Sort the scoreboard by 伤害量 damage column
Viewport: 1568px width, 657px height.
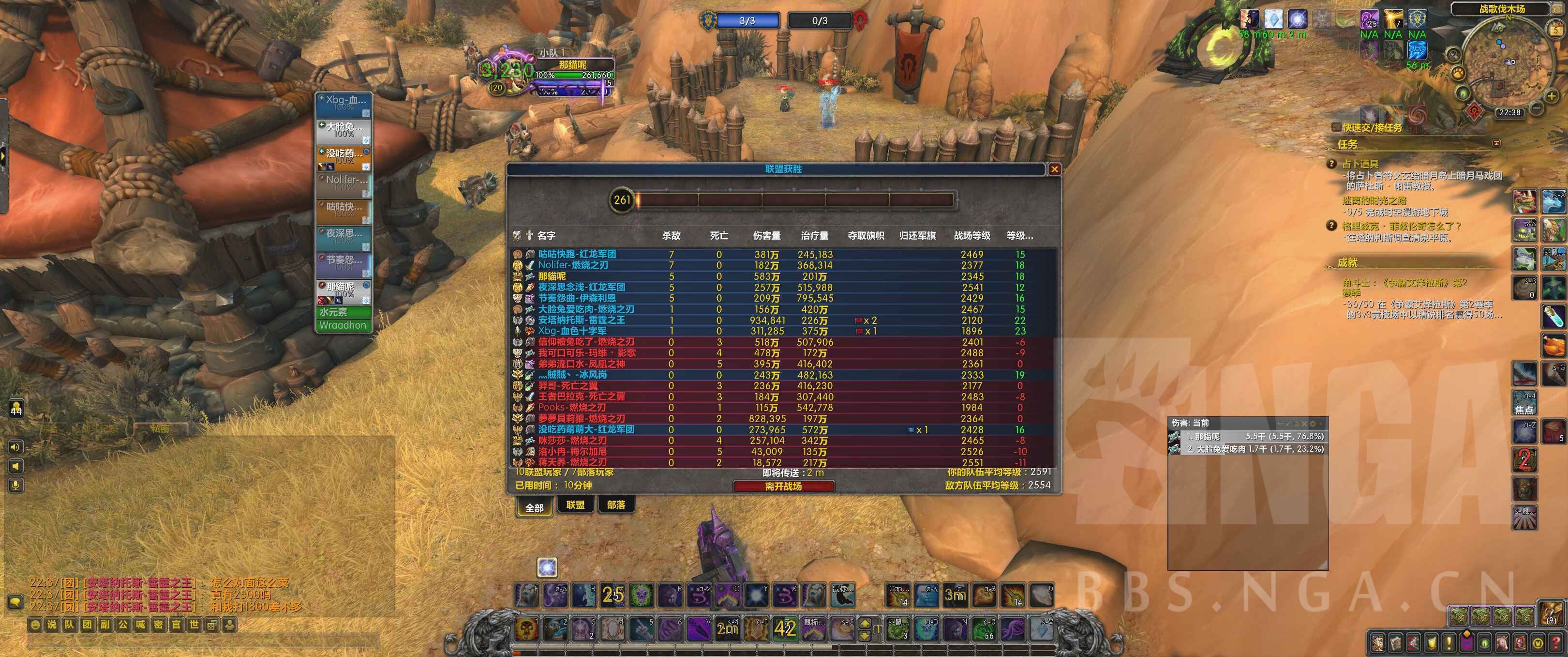pos(766,236)
